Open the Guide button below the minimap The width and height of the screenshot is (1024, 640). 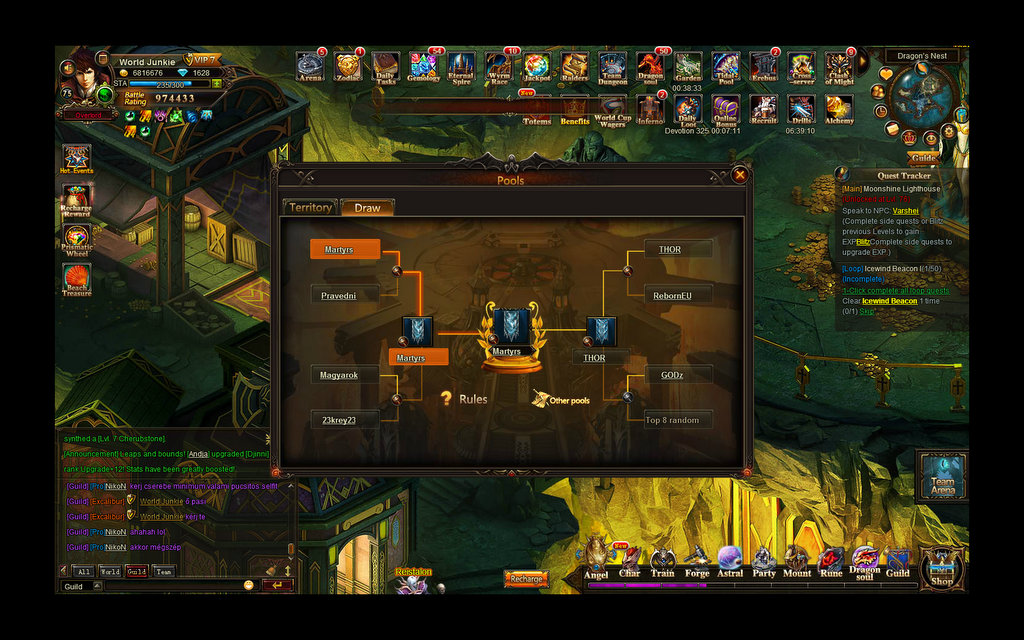(923, 158)
